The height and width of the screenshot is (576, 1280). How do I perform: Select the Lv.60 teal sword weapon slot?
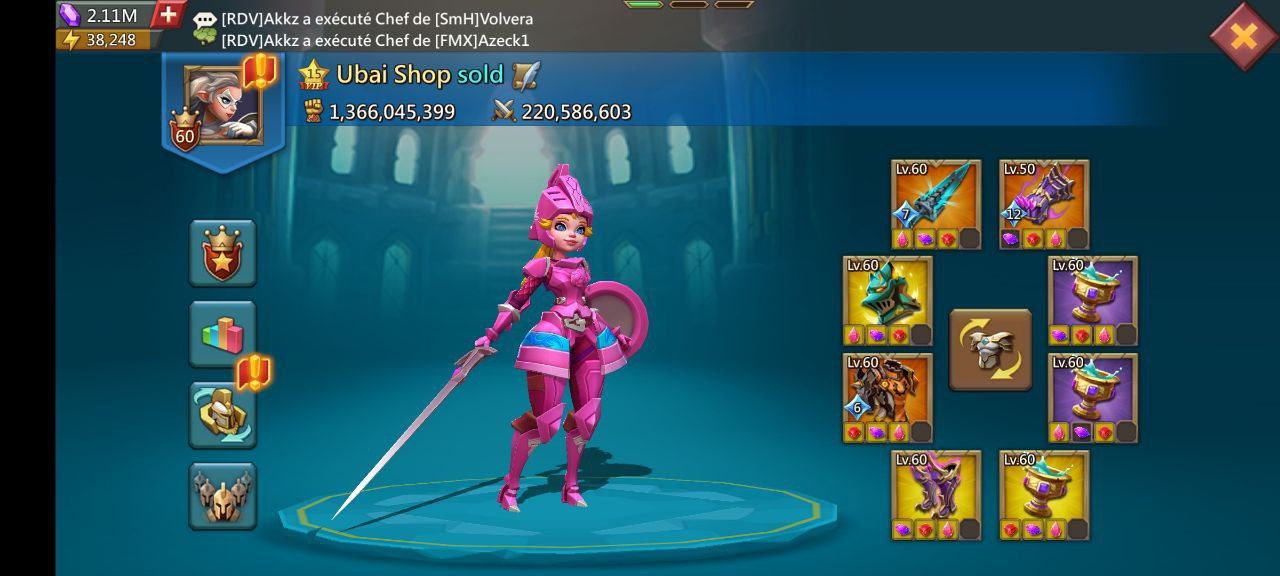(936, 204)
